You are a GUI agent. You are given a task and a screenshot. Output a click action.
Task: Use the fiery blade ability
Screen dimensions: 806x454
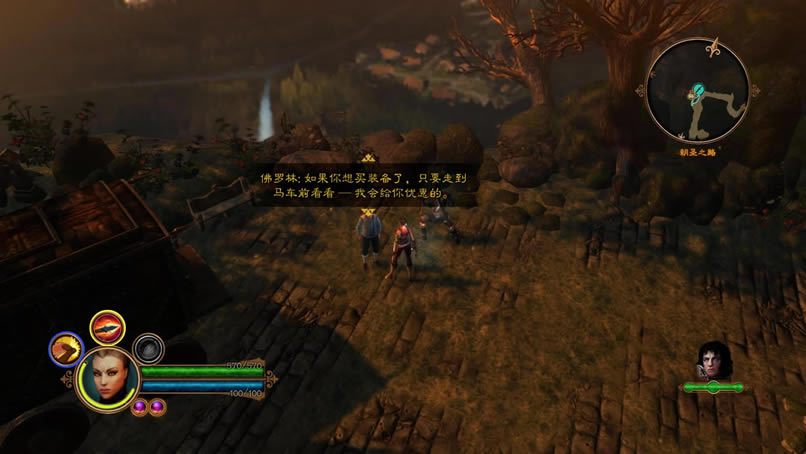pyautogui.click(x=107, y=327)
